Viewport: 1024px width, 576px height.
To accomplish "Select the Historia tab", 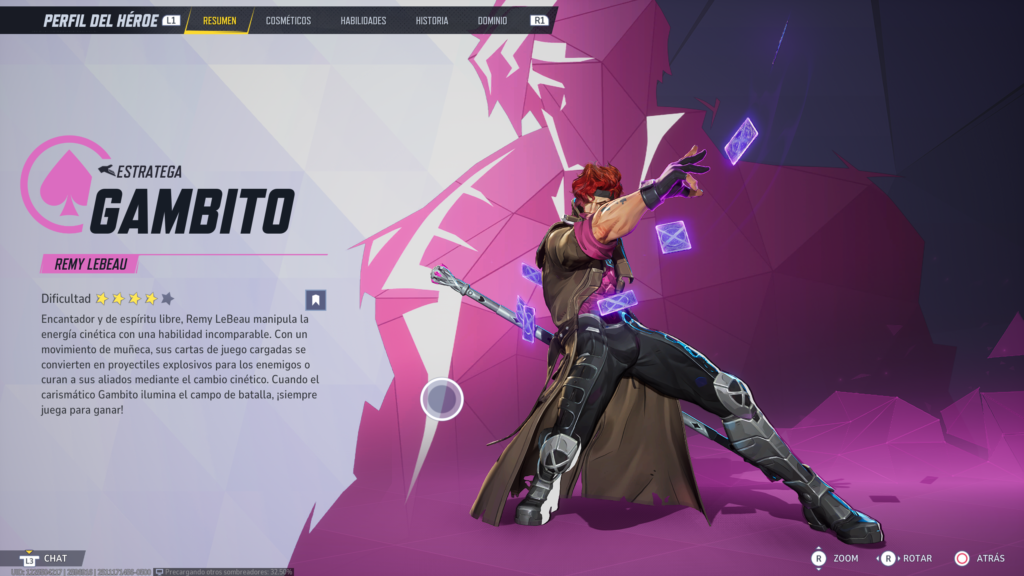I will (432, 20).
